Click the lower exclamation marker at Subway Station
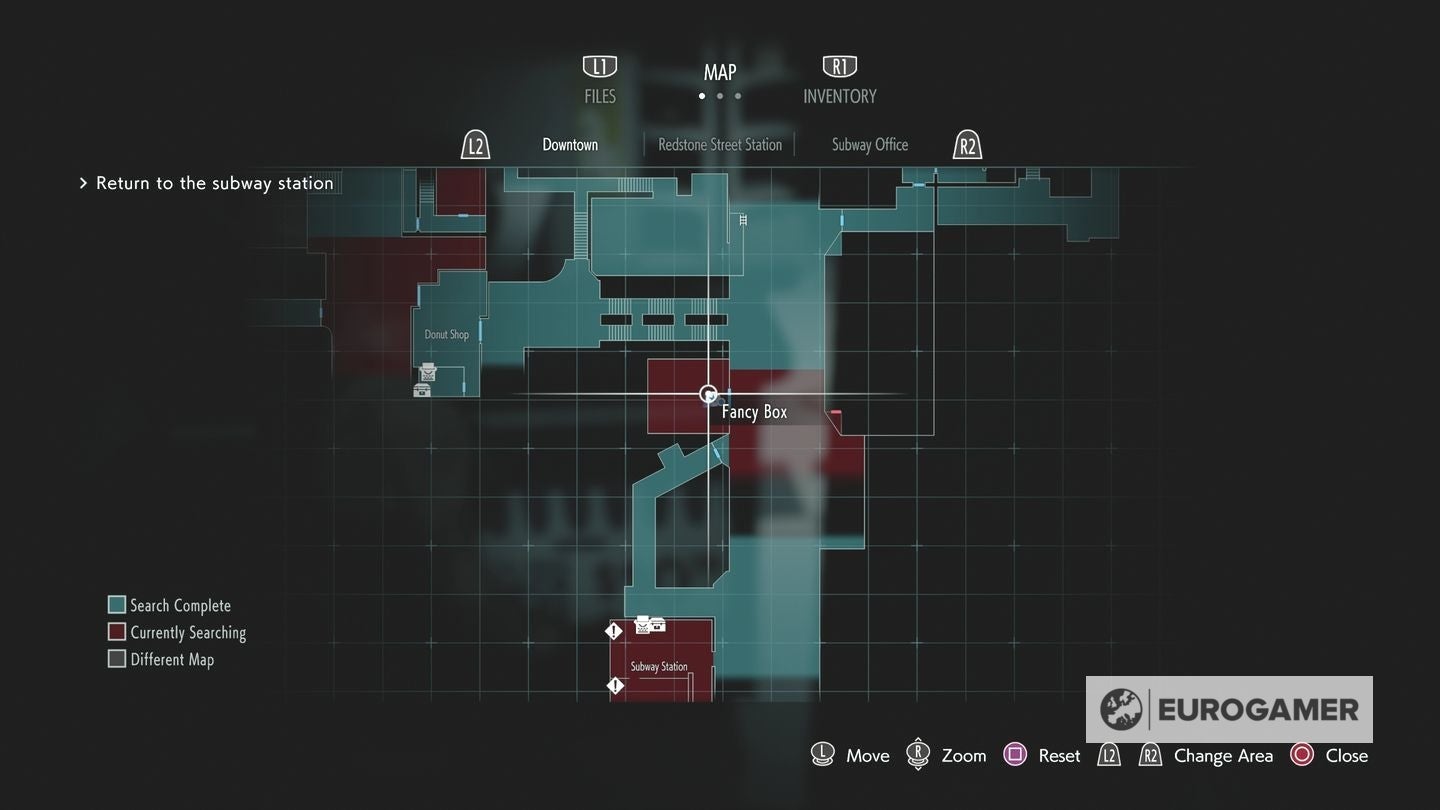 pyautogui.click(x=614, y=685)
